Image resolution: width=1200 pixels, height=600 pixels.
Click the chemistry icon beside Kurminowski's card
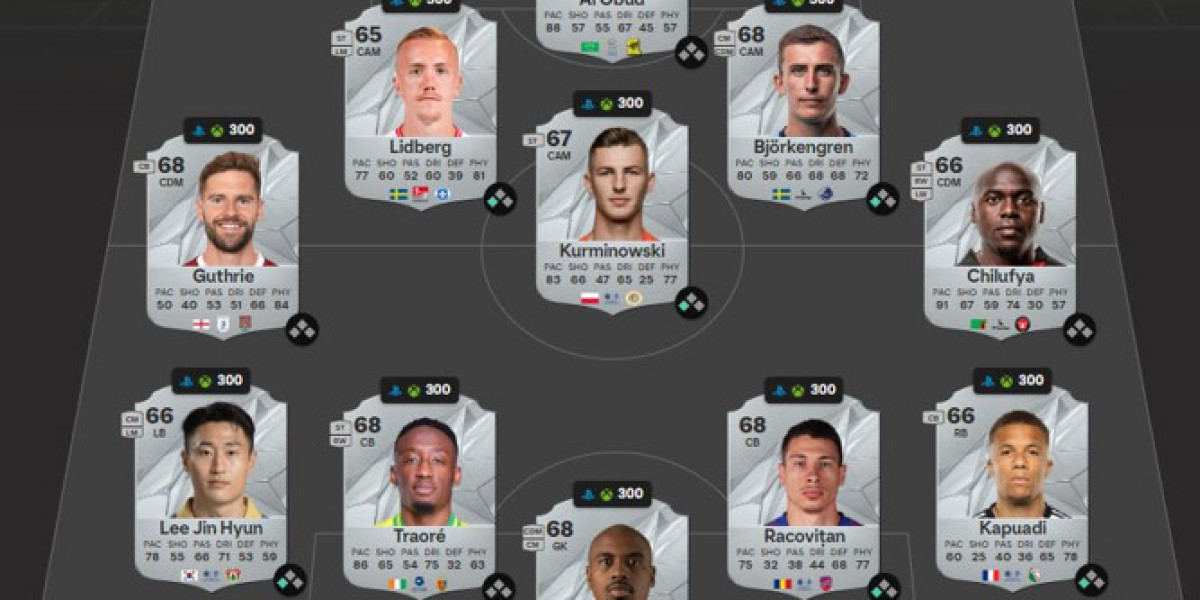(691, 302)
